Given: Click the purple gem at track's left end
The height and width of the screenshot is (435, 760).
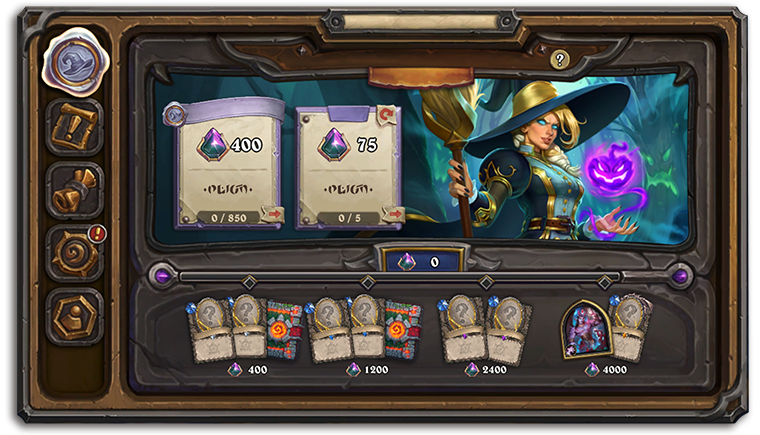Looking at the screenshot, I should pos(161,275).
